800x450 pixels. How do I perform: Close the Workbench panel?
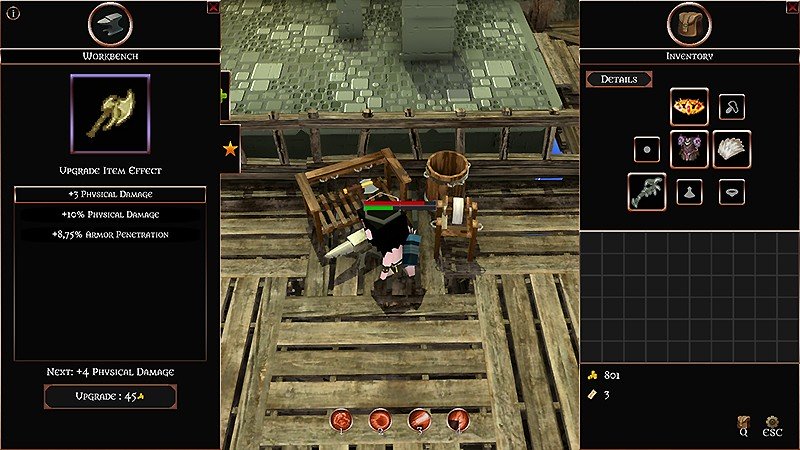[x=213, y=7]
